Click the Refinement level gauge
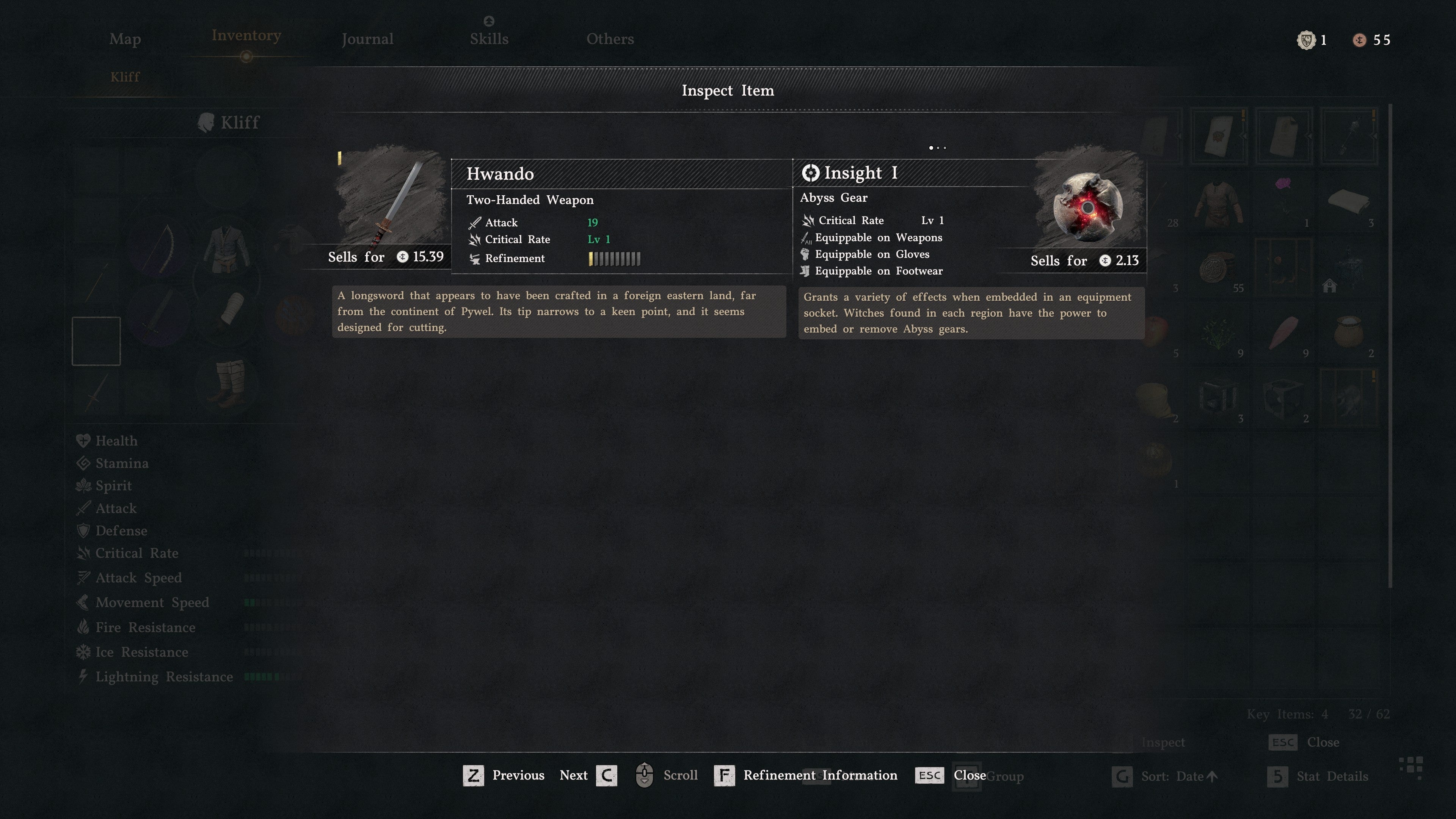Screen dimensions: 1456x819 tap(614, 258)
